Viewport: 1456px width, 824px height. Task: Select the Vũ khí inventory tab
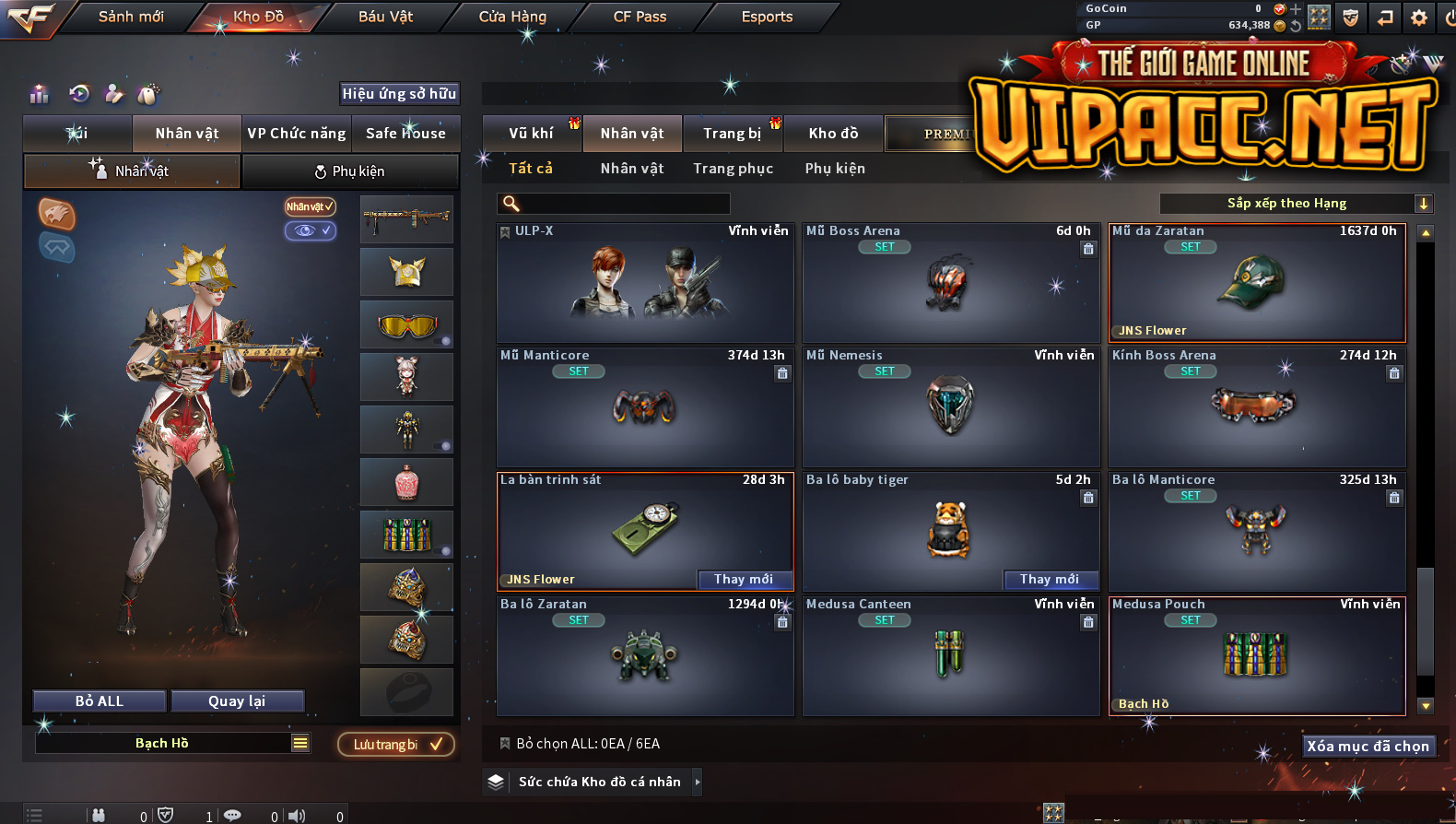tap(531, 134)
